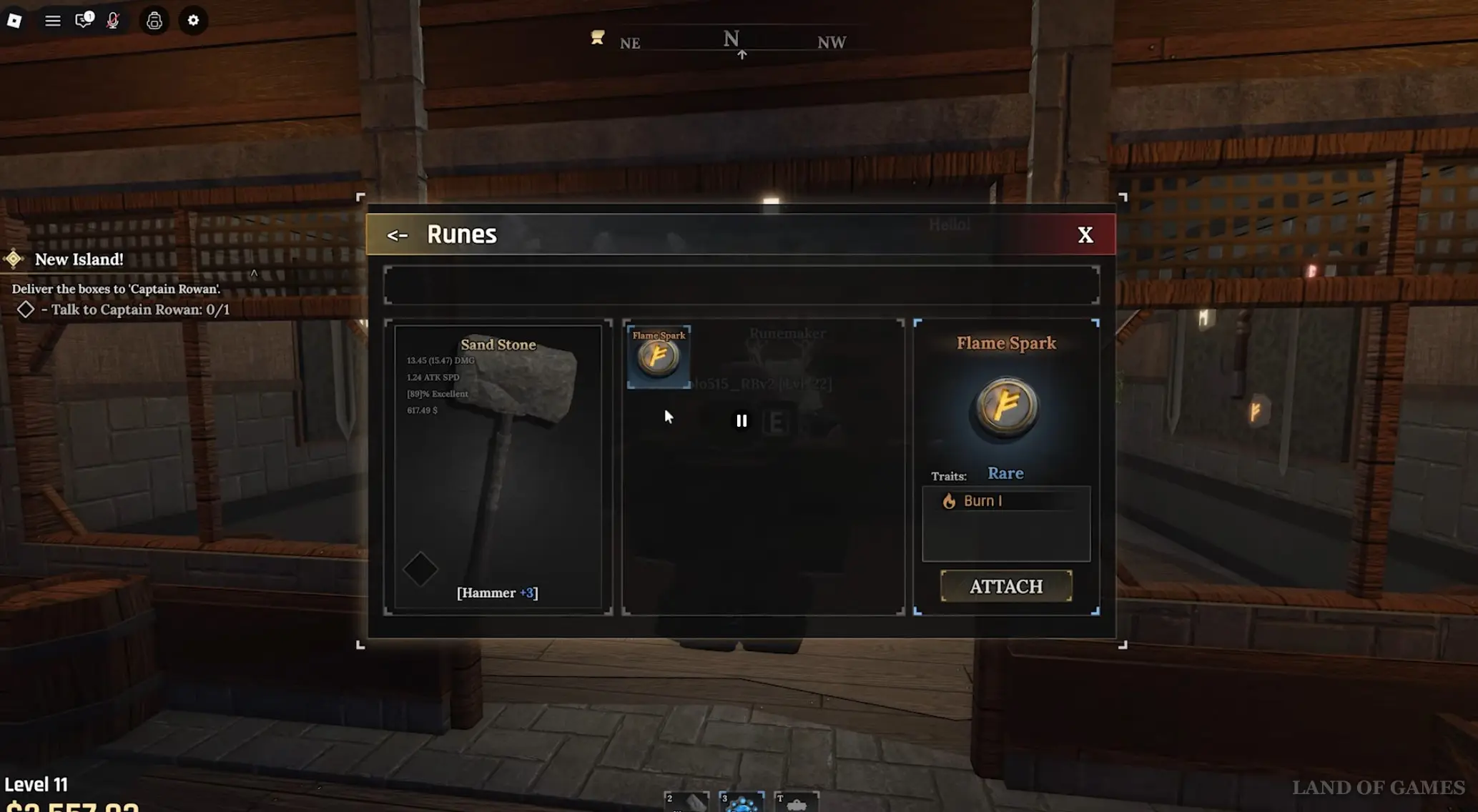Image resolution: width=1478 pixels, height=812 pixels.
Task: Attach the Flame Spark rune
Action: click(1005, 586)
